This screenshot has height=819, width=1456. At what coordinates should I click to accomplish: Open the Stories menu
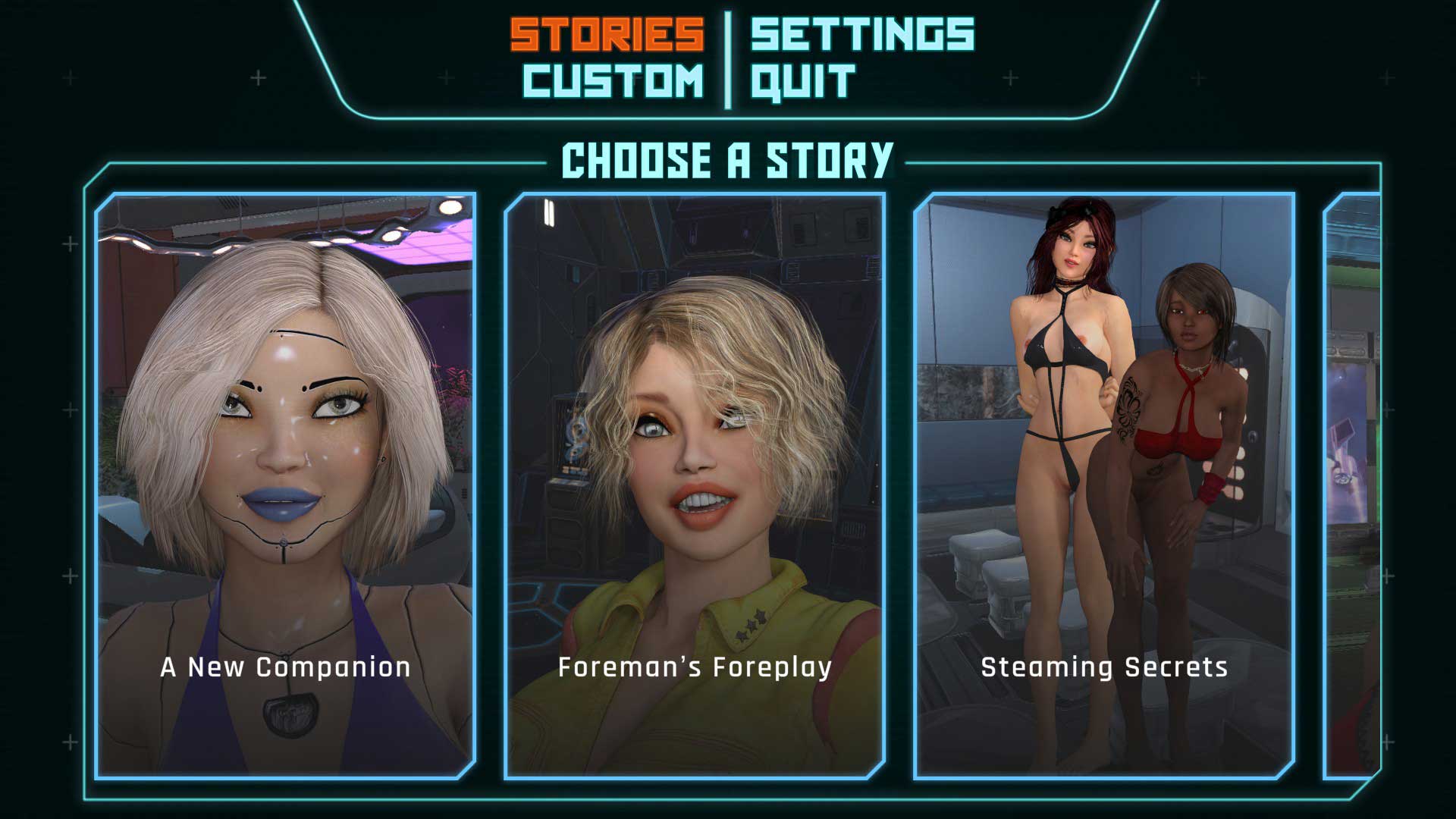[x=607, y=34]
